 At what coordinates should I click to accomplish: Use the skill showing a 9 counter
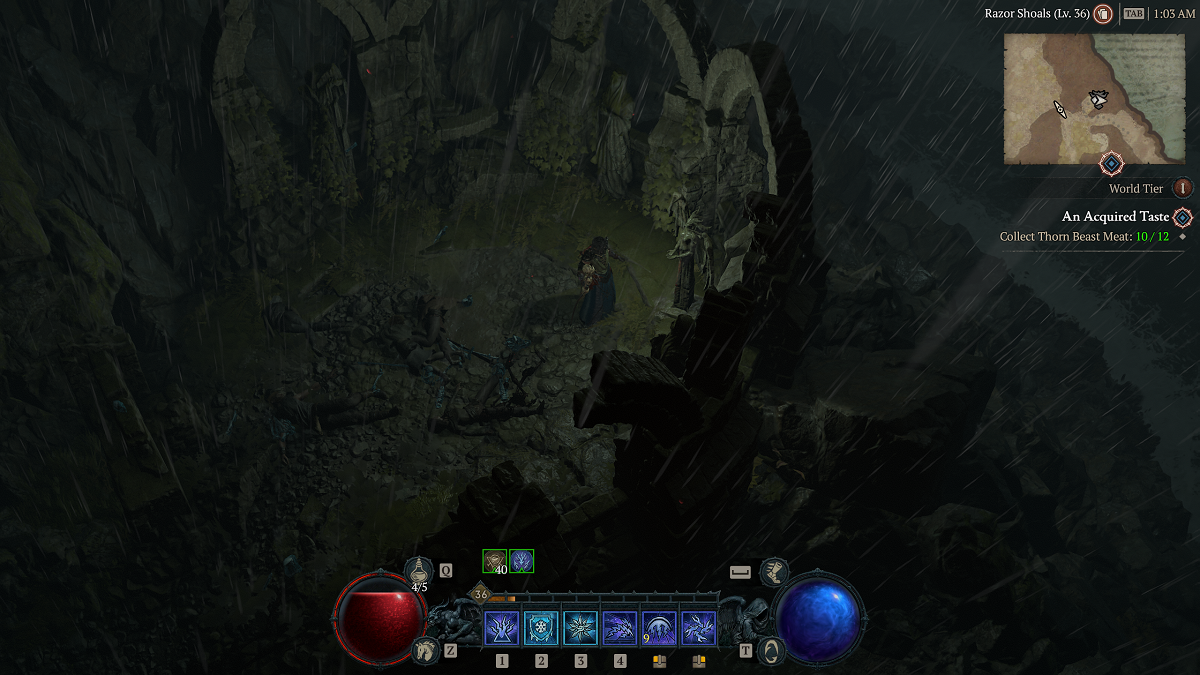(659, 629)
